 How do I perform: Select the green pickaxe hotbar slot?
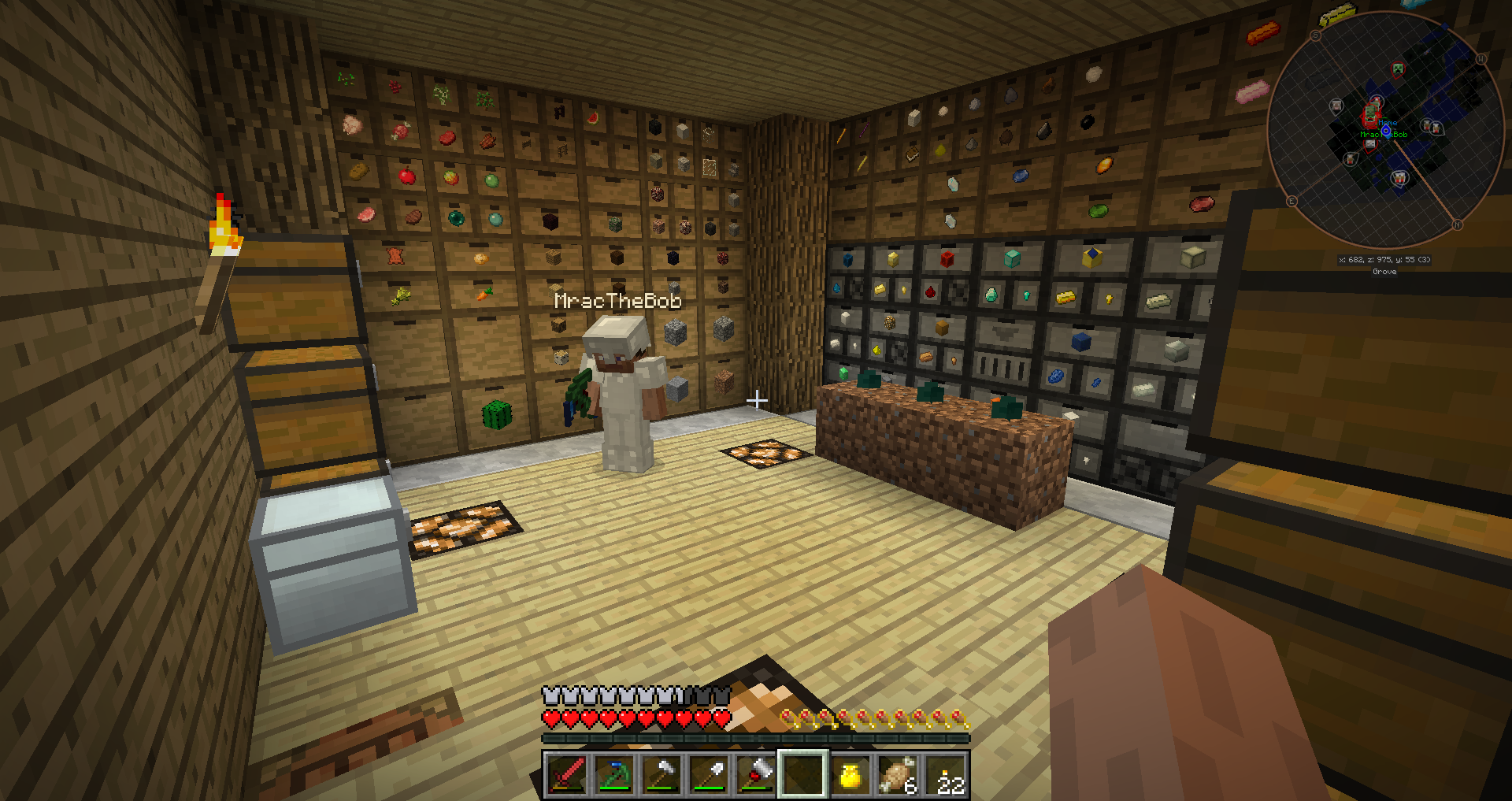tap(613, 774)
